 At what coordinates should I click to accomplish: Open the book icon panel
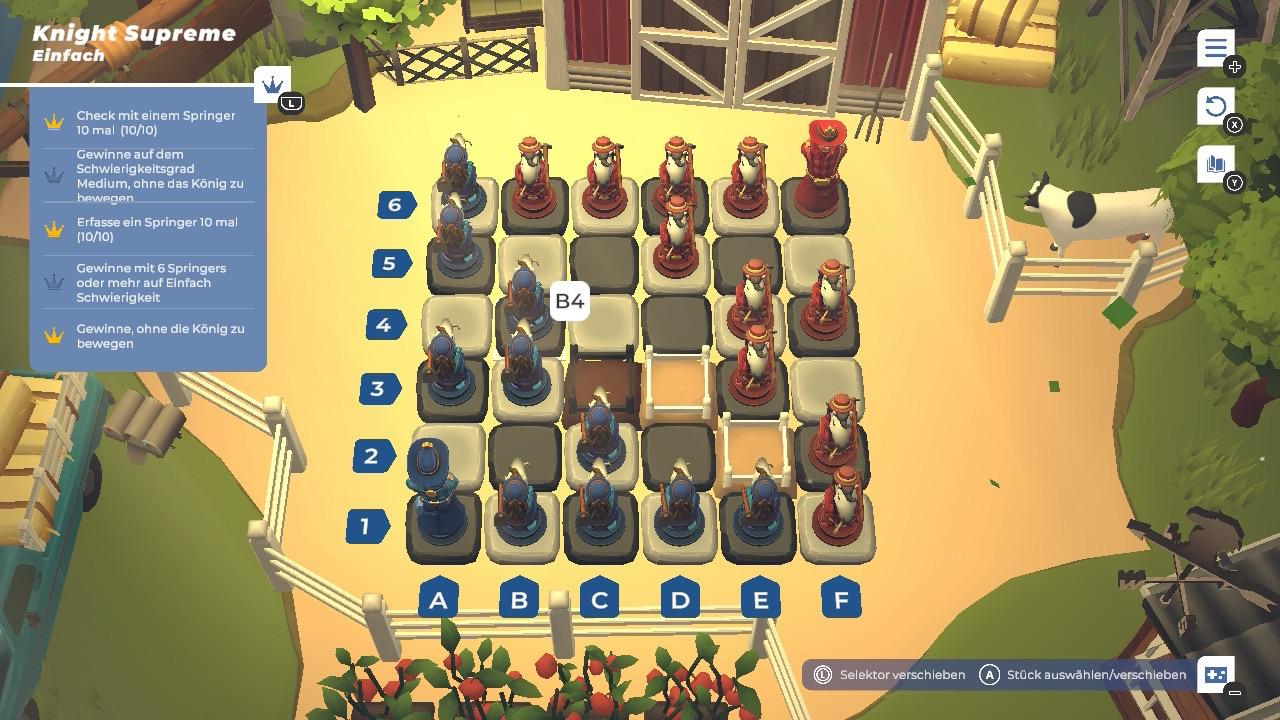click(x=1215, y=165)
